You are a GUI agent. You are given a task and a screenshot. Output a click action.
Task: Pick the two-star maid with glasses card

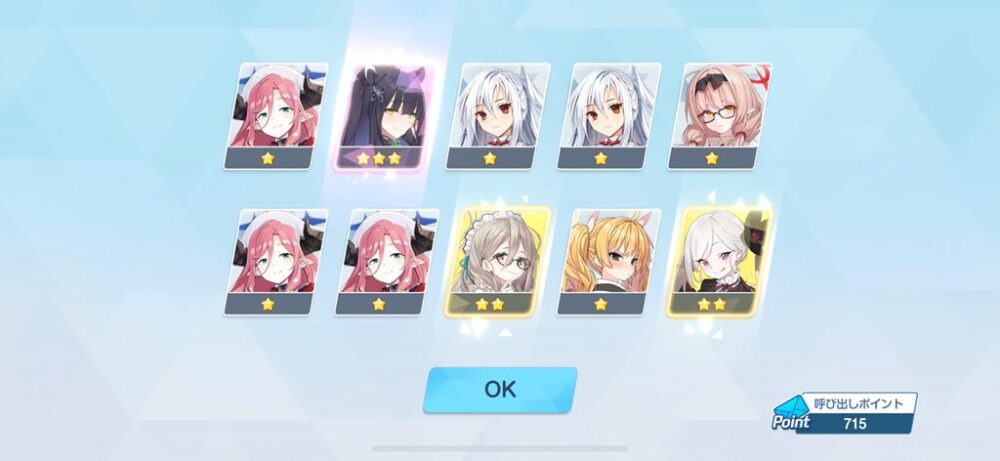point(491,262)
